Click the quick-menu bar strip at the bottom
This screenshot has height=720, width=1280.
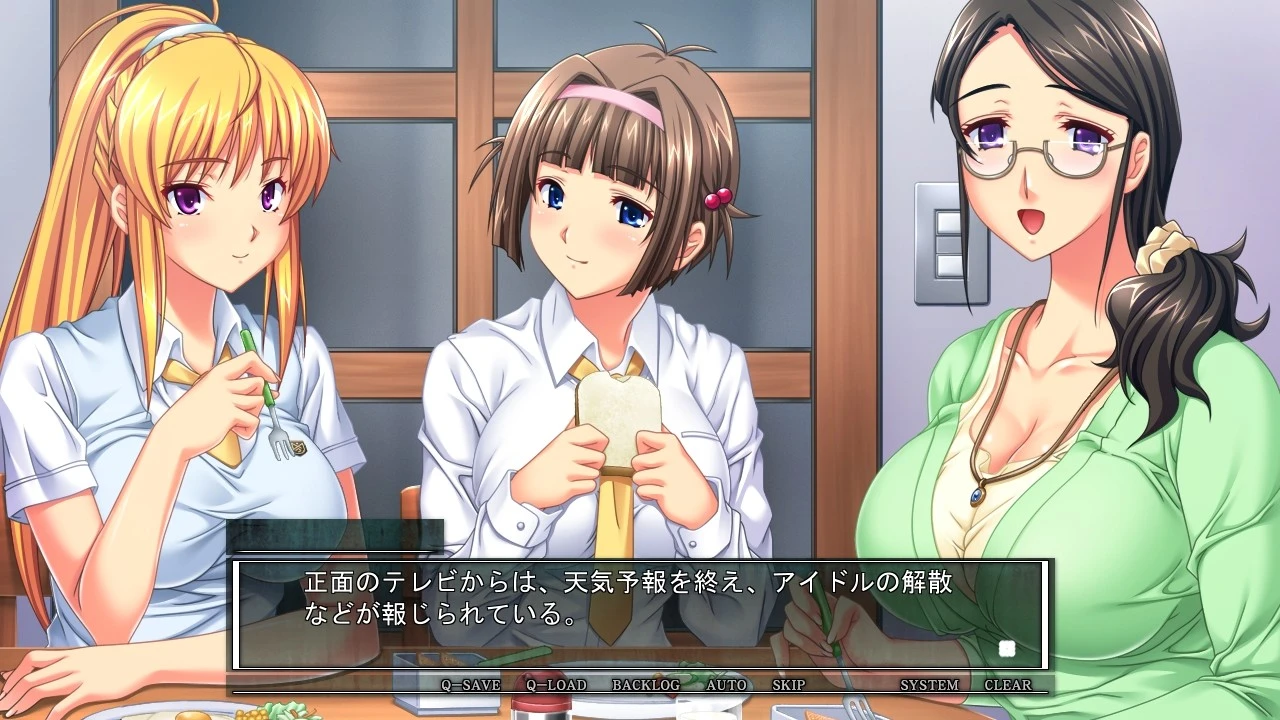640,686
